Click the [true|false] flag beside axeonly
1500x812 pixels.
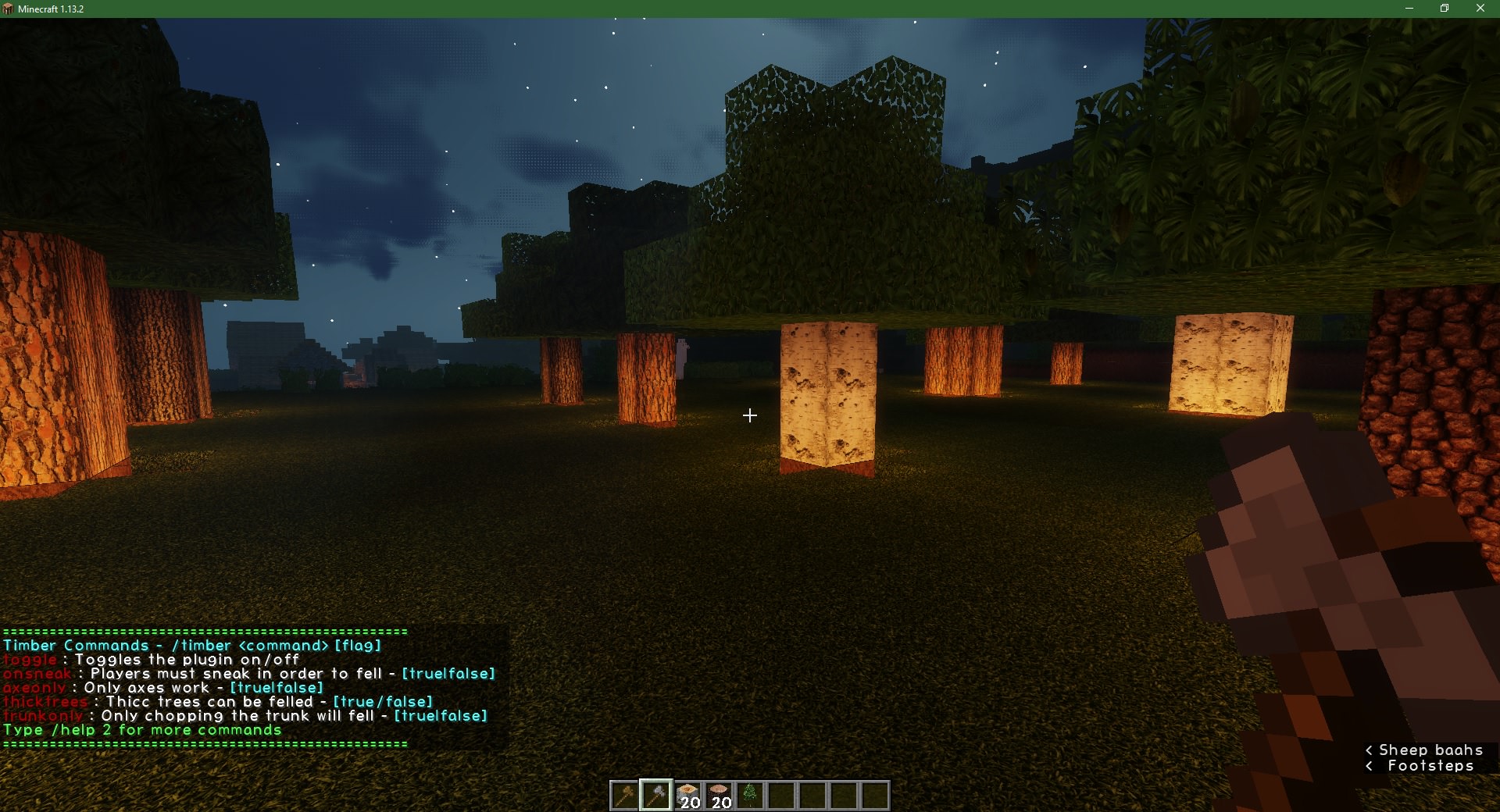(275, 688)
